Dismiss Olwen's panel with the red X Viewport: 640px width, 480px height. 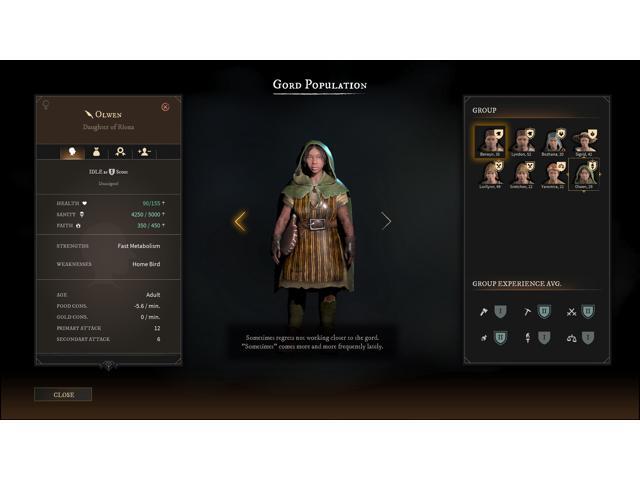click(x=165, y=107)
